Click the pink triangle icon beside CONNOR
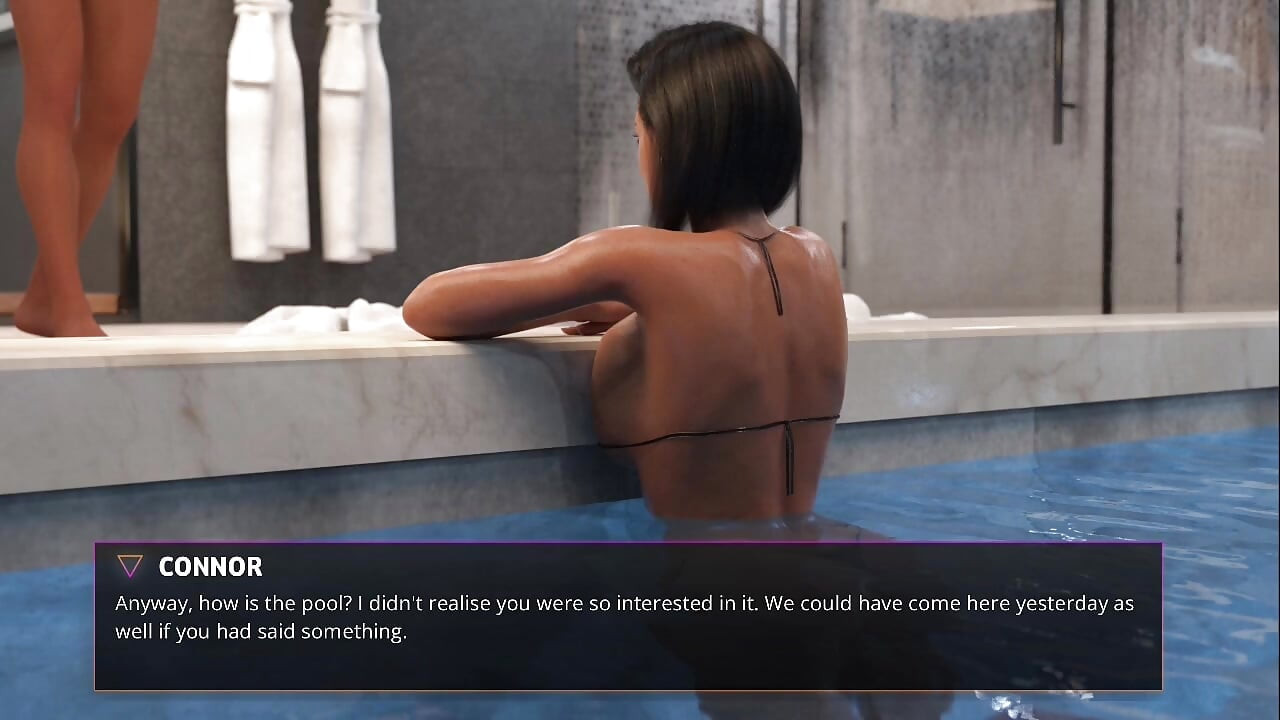The image size is (1280, 720). tap(128, 566)
